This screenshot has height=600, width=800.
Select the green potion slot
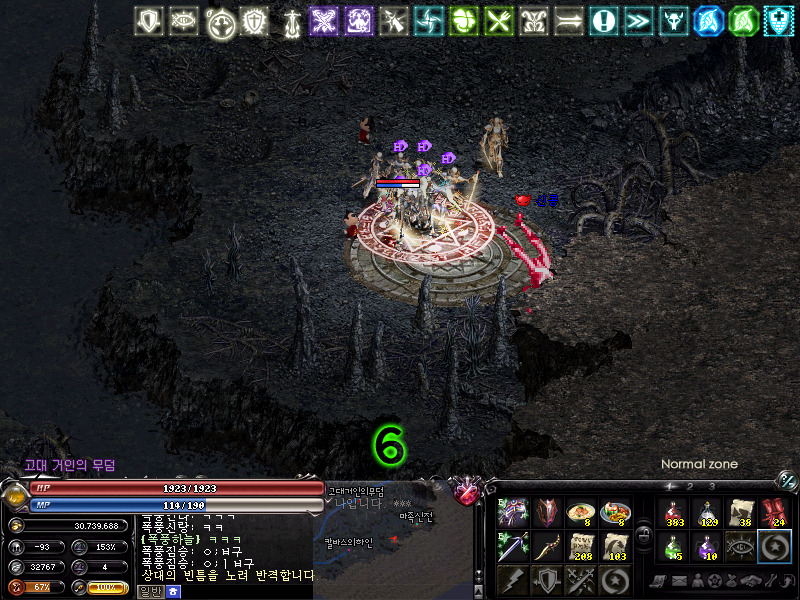pos(673,546)
